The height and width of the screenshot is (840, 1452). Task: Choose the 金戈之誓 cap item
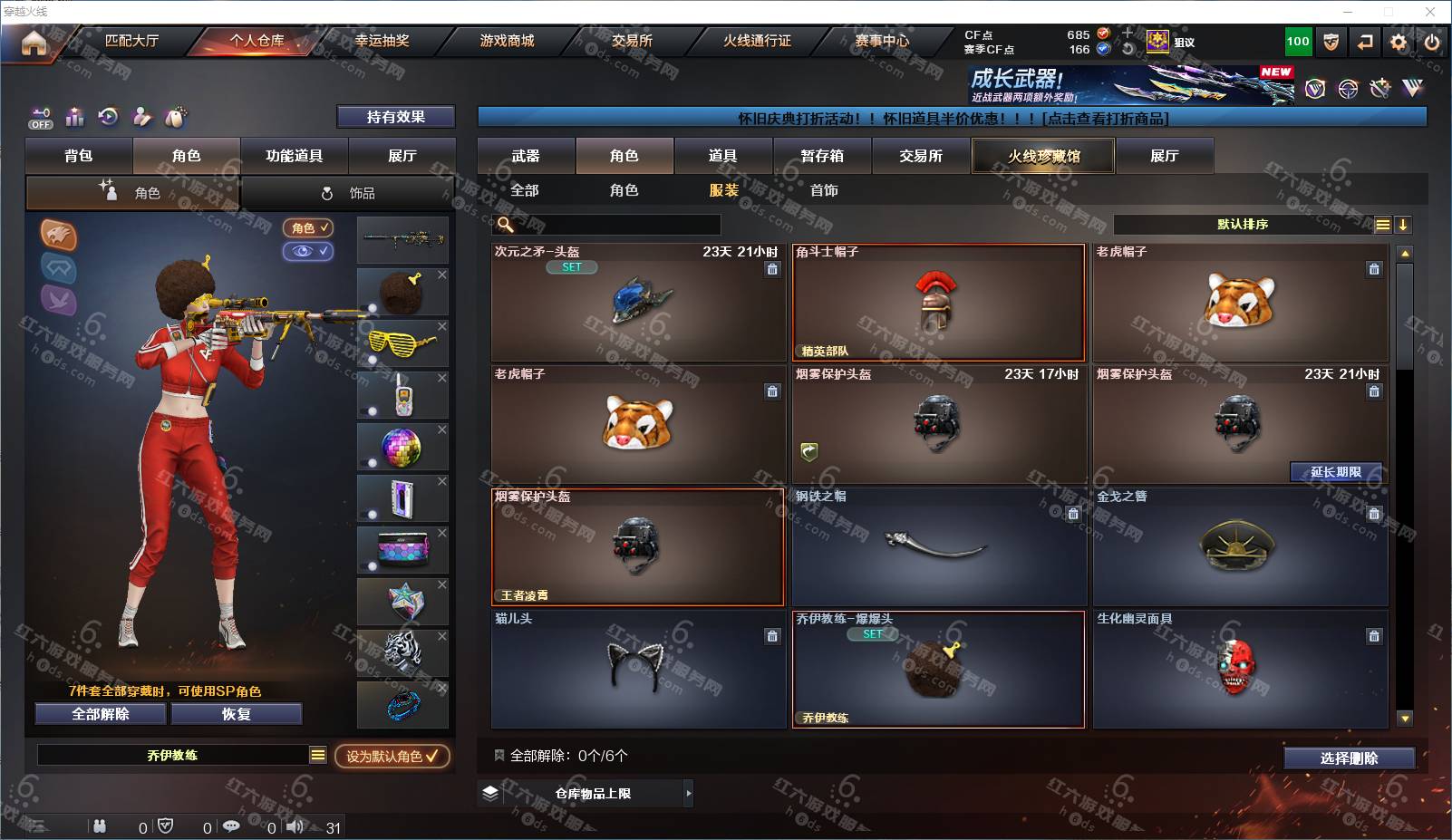point(1239,546)
